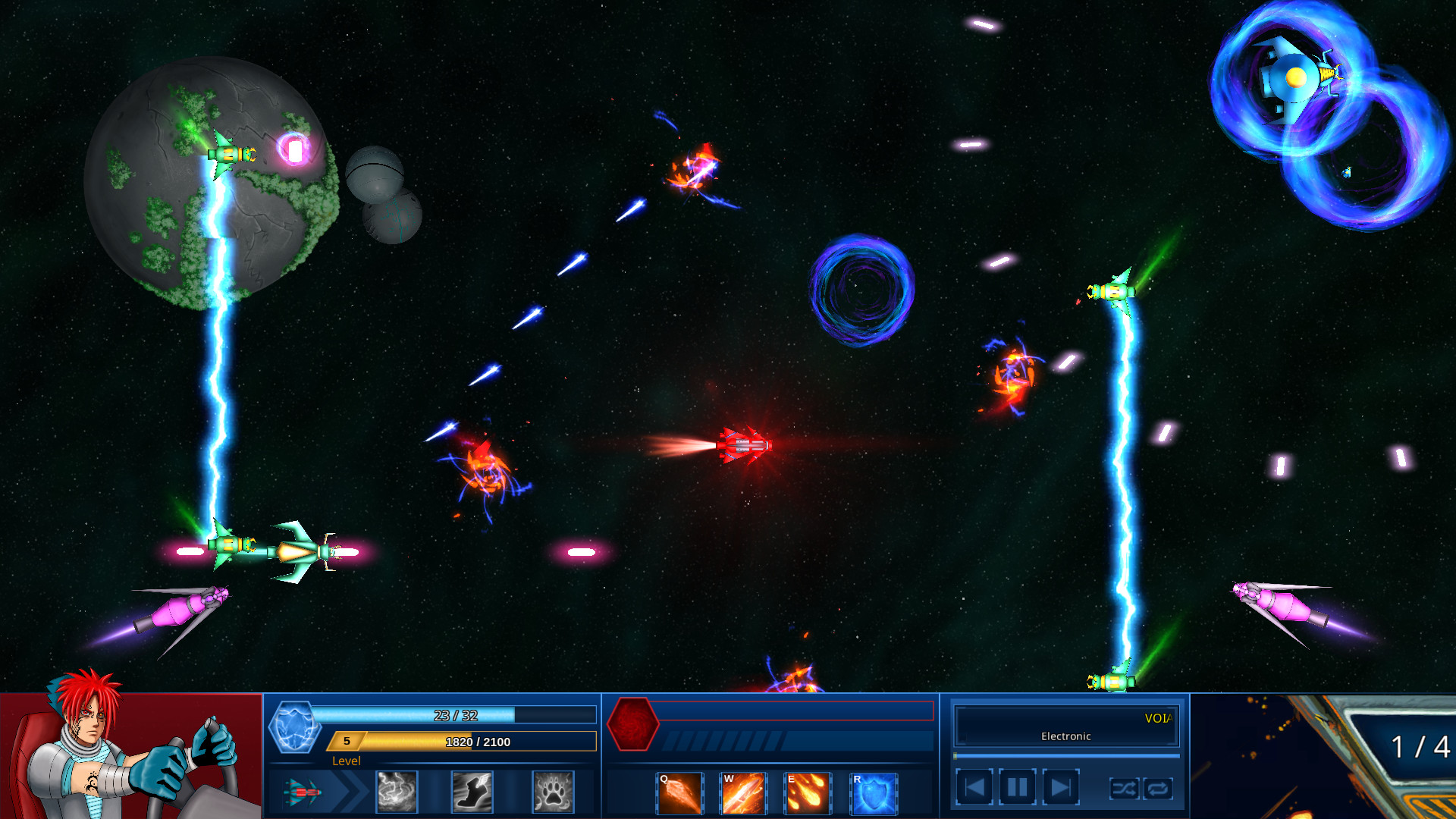Click the 1 / 4 wave counter panel
Viewport: 1456px width, 819px height.
1420,747
